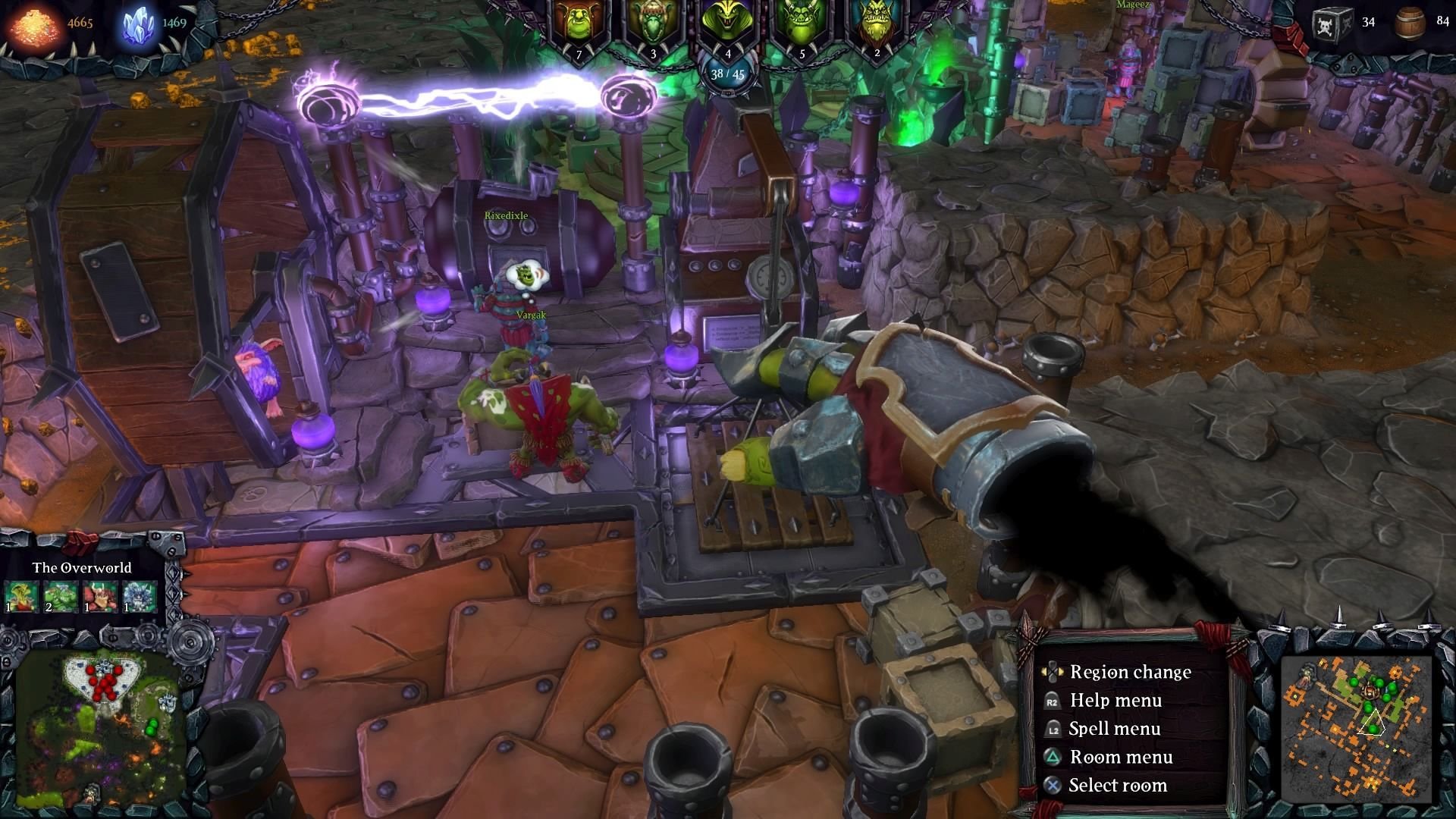Select the blue frost unit in Overworld panel
This screenshot has width=1456, height=819.
point(140,597)
